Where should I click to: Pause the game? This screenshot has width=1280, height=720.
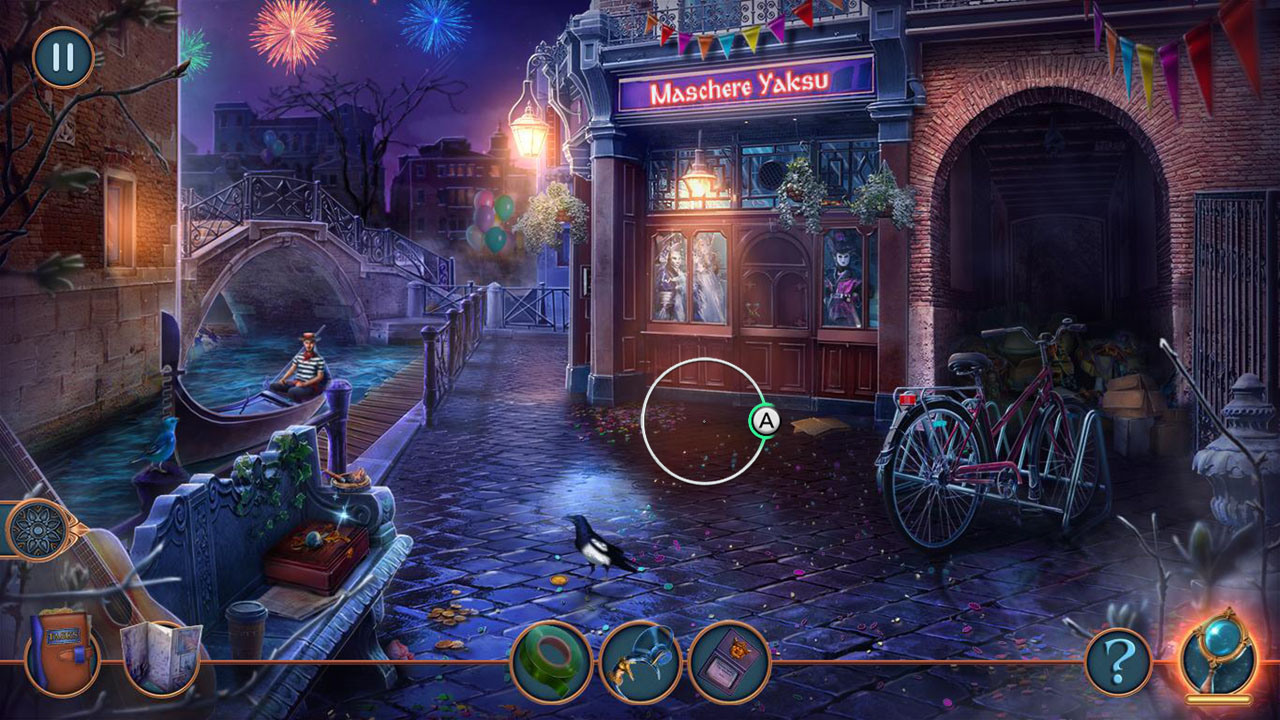click(60, 58)
